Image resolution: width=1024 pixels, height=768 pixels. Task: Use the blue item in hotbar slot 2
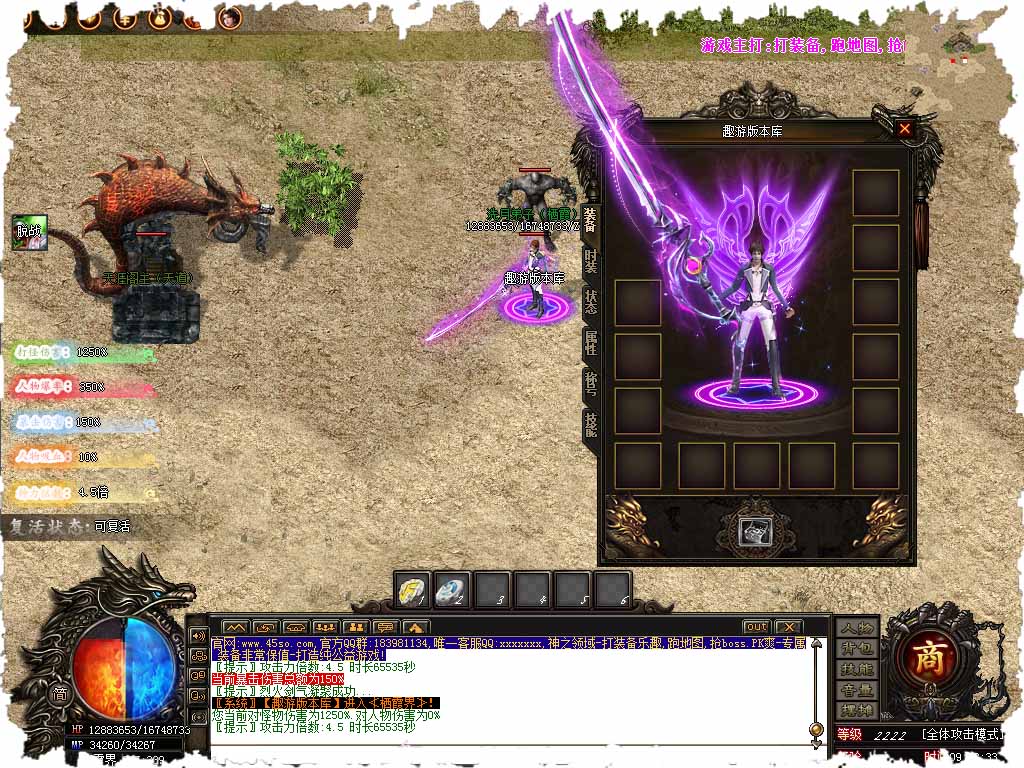[x=452, y=591]
